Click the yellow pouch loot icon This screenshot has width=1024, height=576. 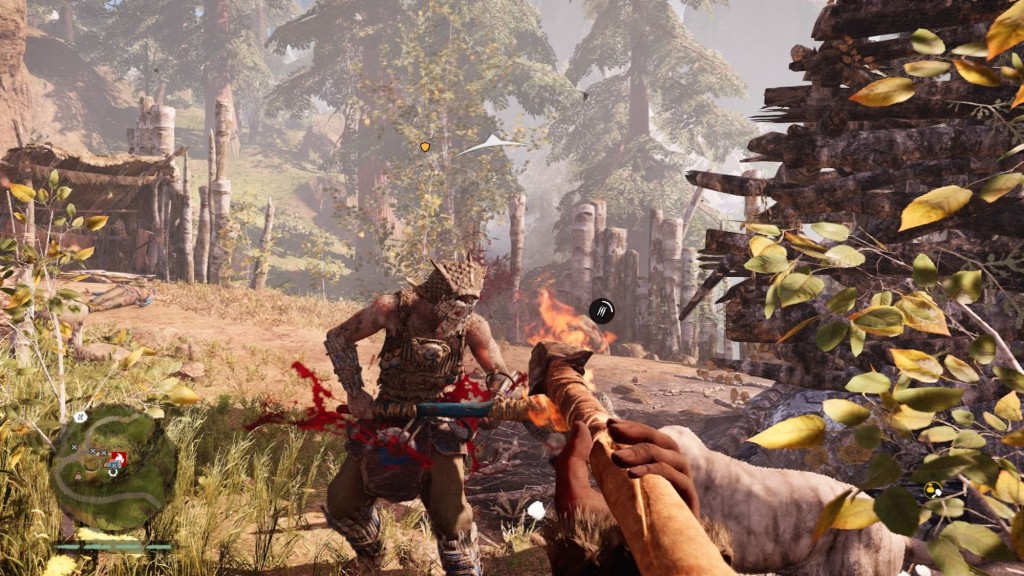[933, 489]
